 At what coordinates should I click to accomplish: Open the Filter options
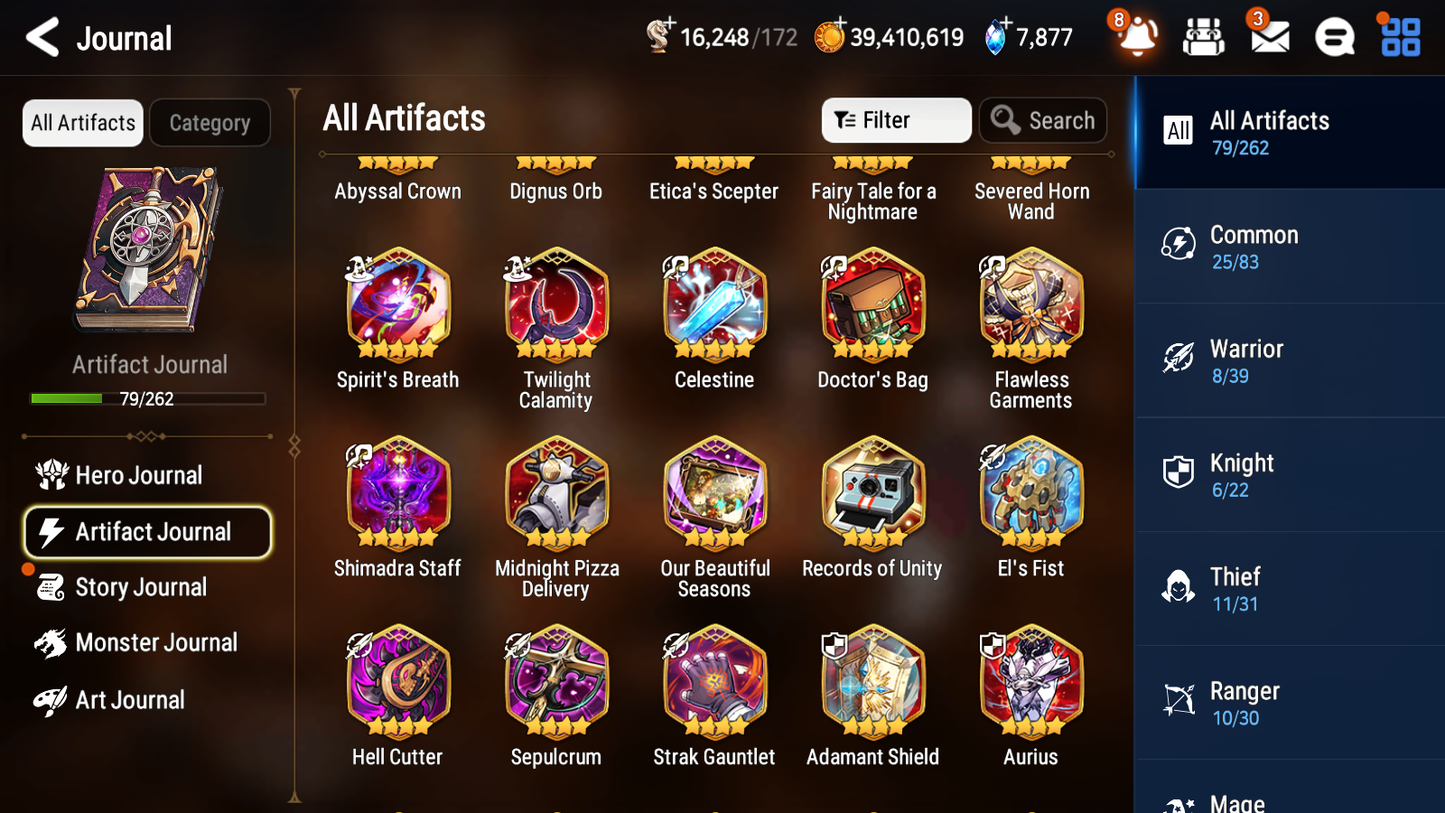pos(895,120)
